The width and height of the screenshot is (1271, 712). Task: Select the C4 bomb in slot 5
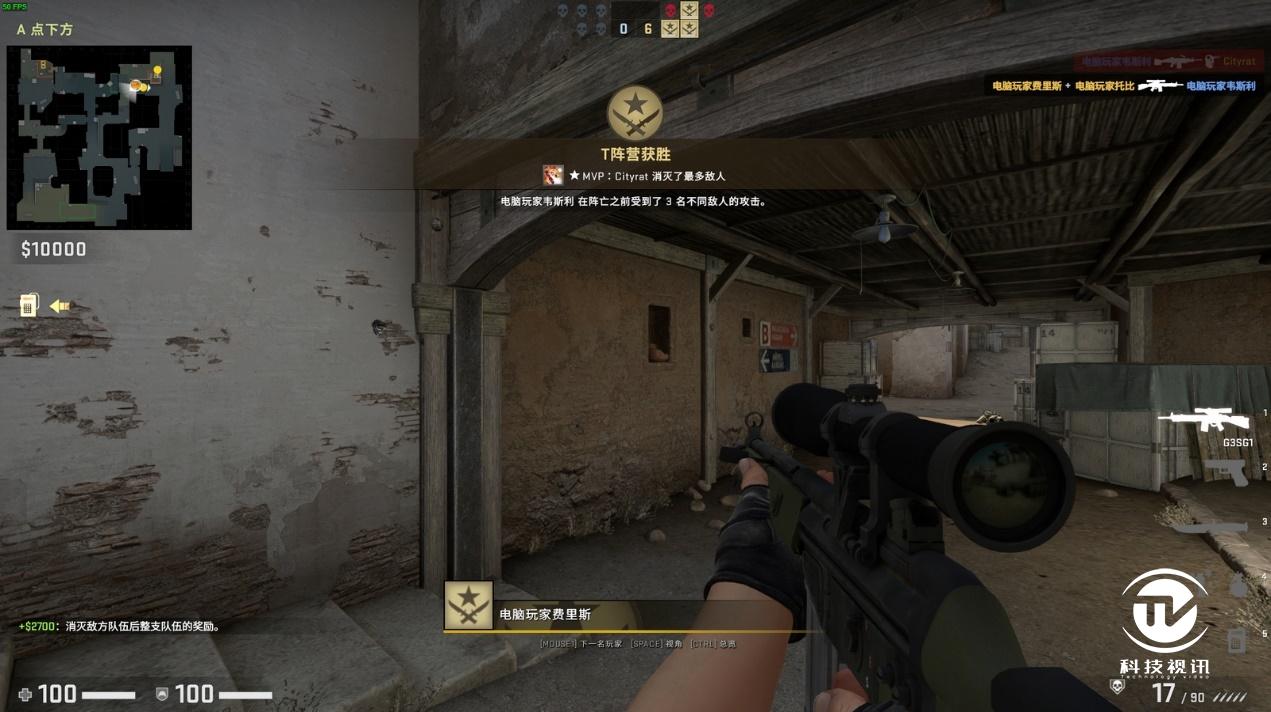click(1237, 639)
